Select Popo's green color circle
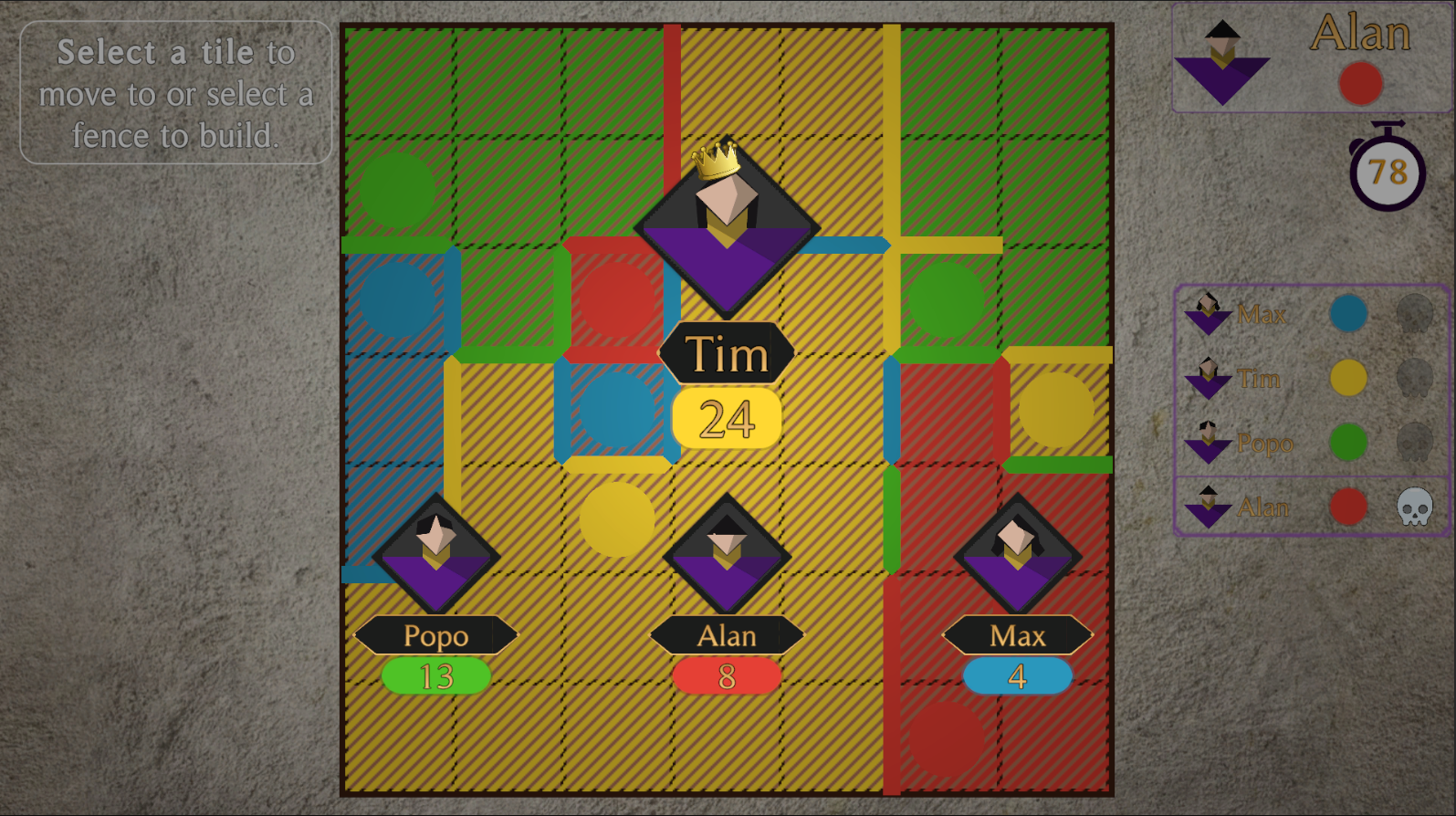Image resolution: width=1456 pixels, height=816 pixels. click(x=1348, y=443)
